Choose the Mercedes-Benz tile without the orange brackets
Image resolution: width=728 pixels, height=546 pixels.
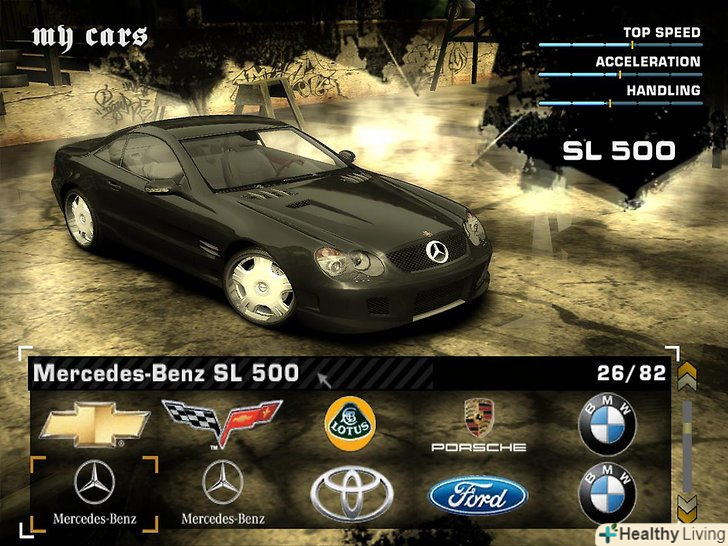(222, 492)
